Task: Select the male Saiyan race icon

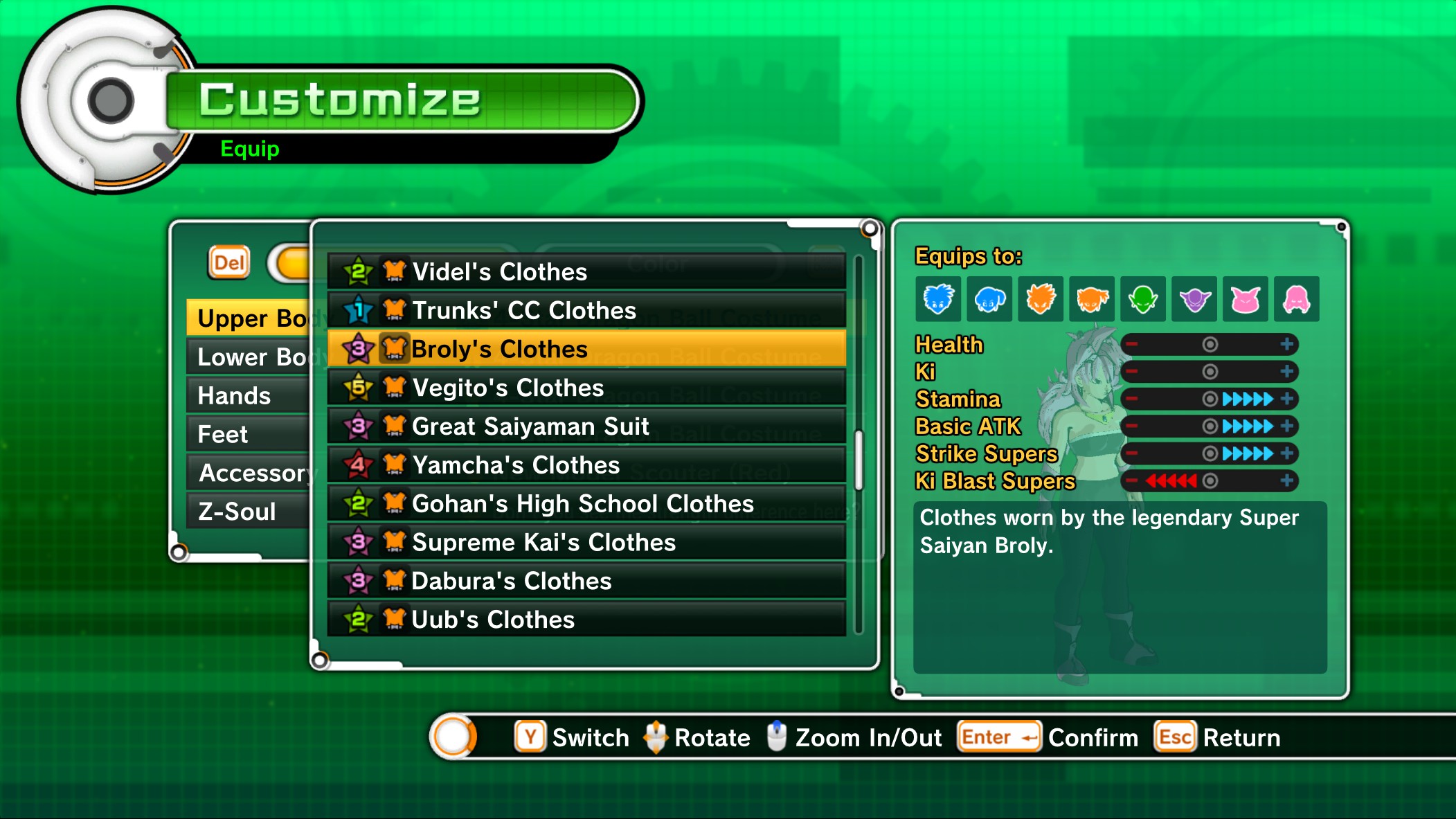Action: pos(1041,300)
